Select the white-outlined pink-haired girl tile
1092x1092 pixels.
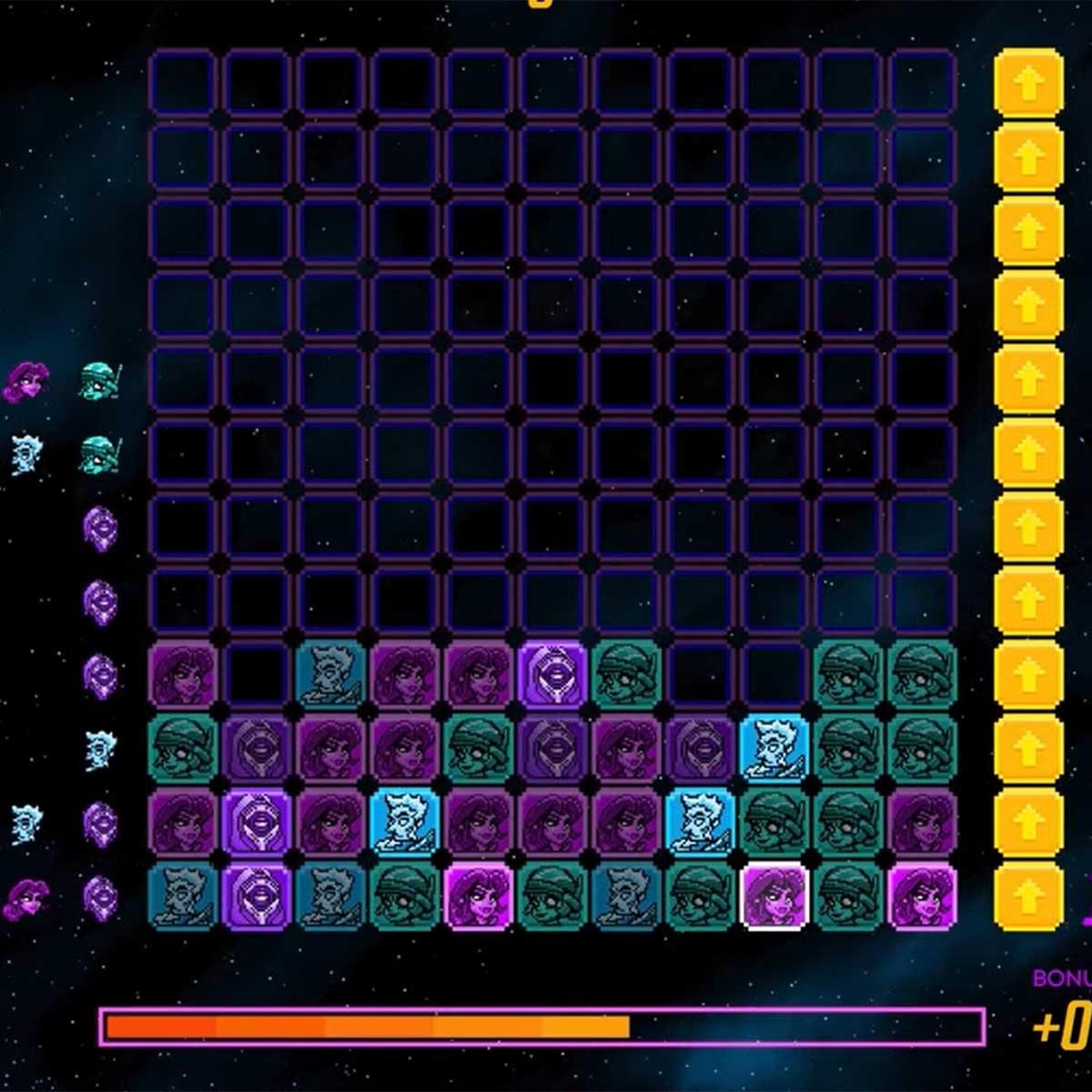[x=774, y=896]
